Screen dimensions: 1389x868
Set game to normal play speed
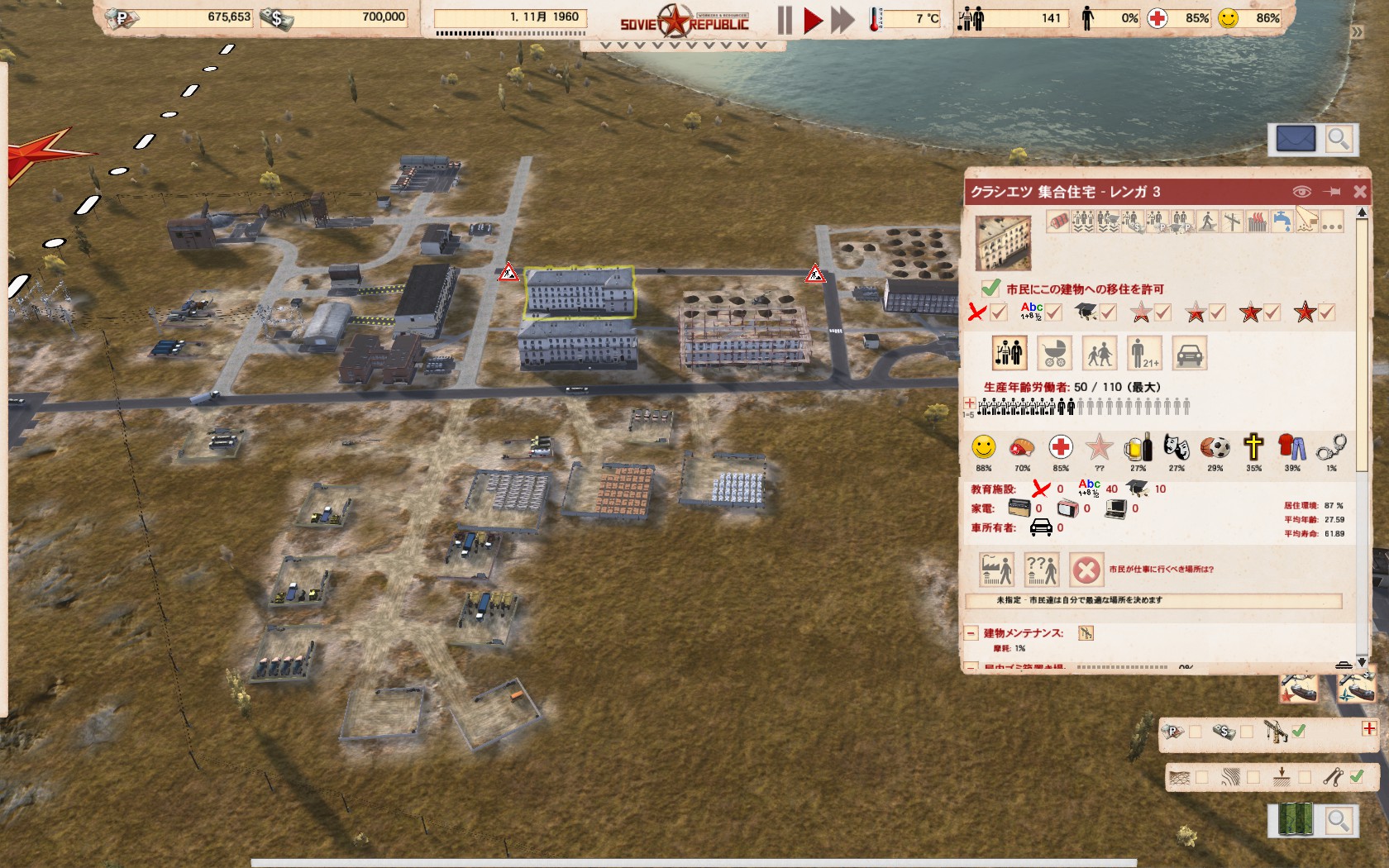[x=813, y=20]
